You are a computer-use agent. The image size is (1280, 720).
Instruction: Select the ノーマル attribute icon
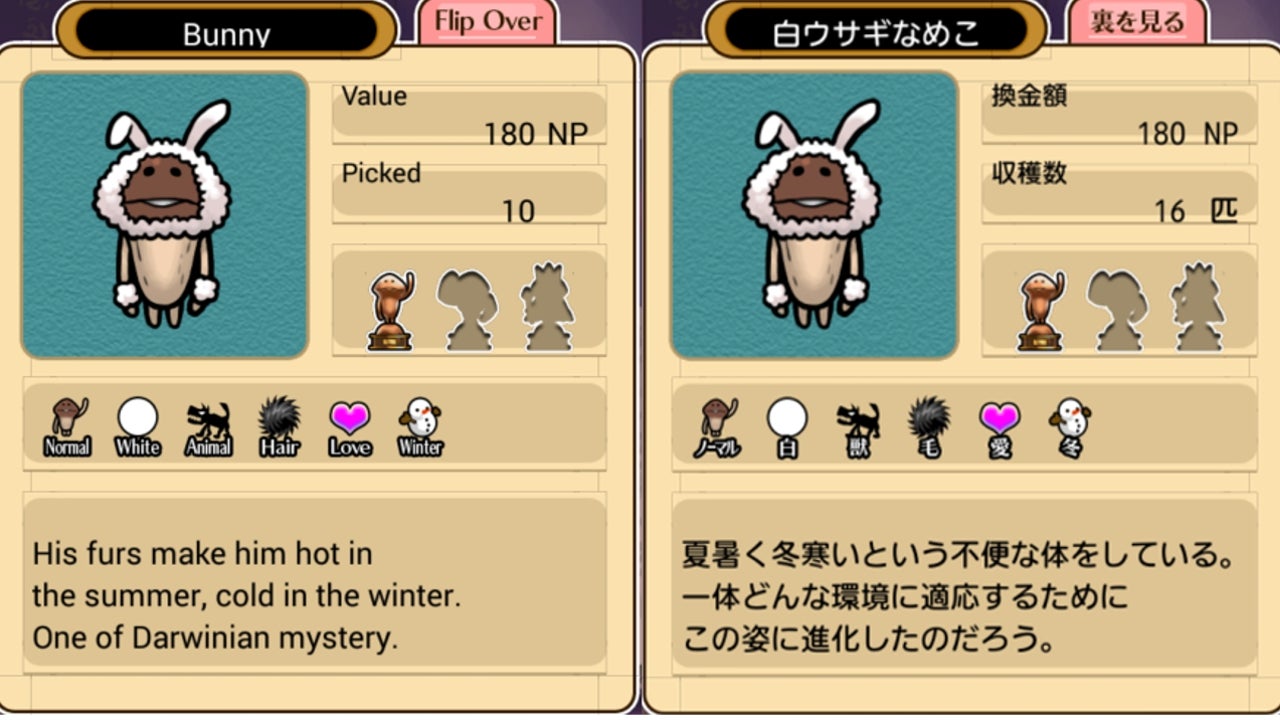pyautogui.click(x=717, y=427)
